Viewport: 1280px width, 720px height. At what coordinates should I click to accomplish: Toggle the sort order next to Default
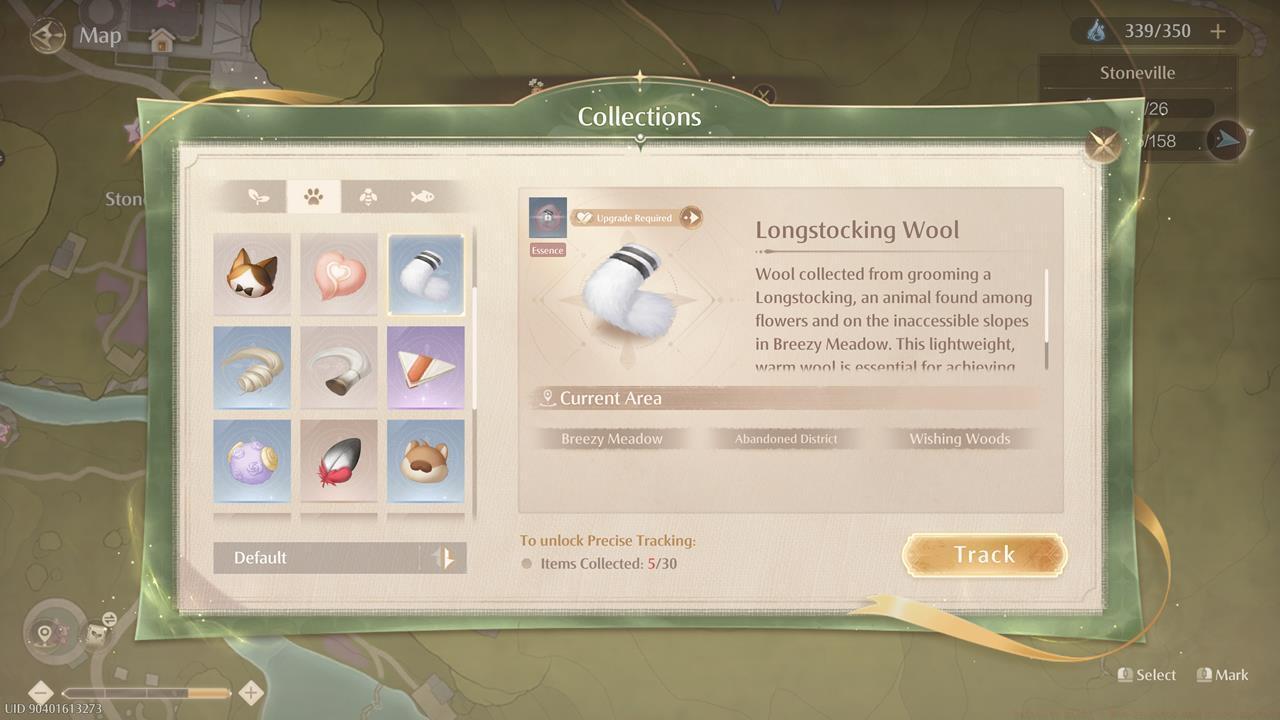click(447, 558)
